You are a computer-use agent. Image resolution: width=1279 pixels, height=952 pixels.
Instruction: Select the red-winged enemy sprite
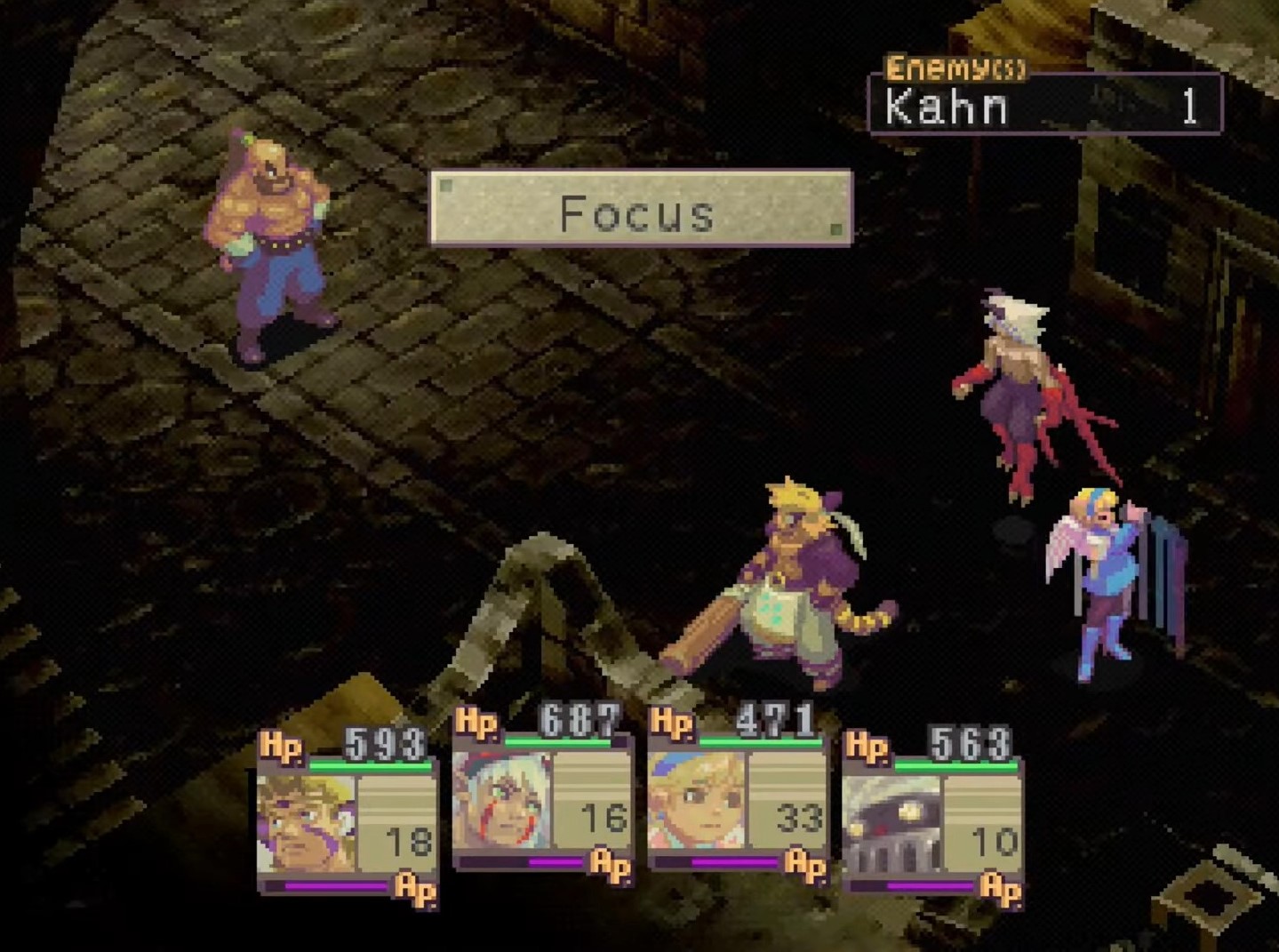1013,391
